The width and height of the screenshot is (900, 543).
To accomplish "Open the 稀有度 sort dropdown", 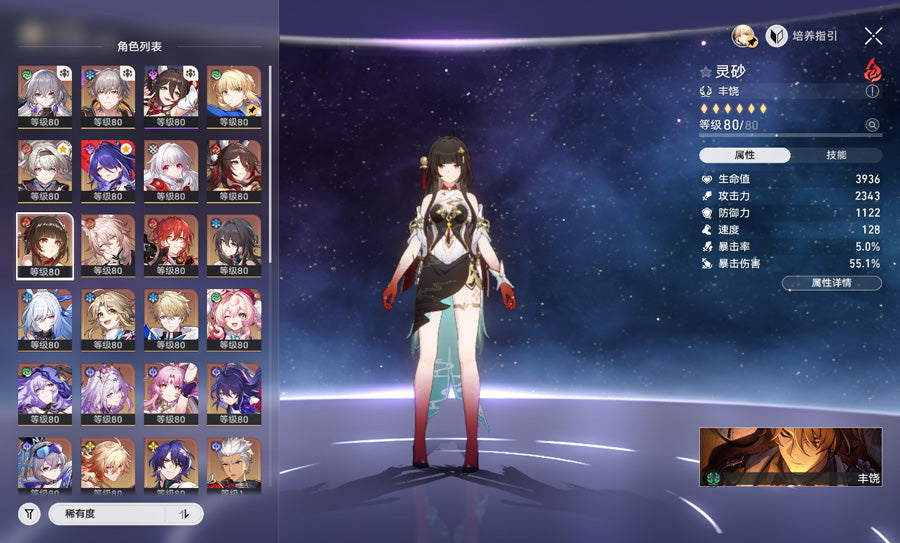I will [107, 514].
